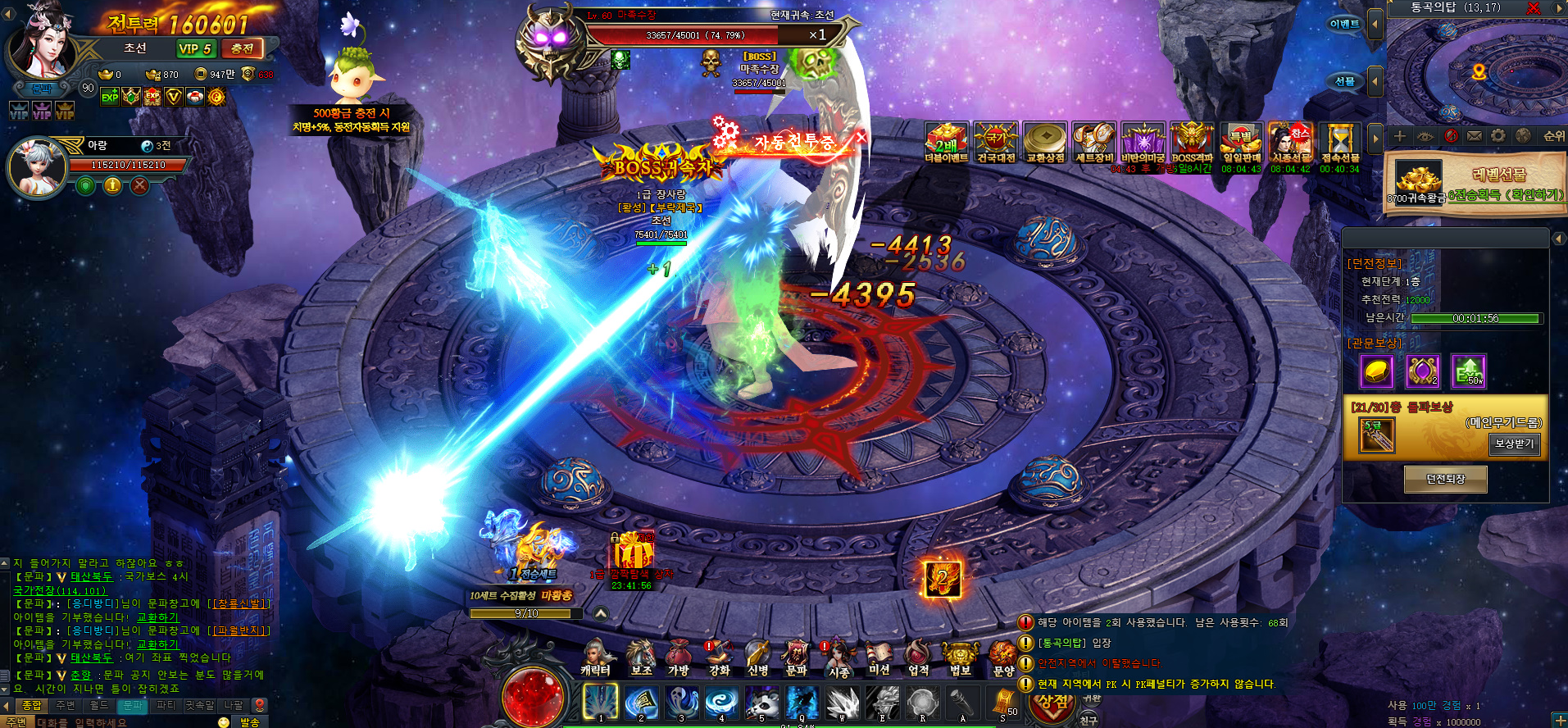1568x728 pixels.
Task: Click the 충전 recharge button
Action: 242,48
